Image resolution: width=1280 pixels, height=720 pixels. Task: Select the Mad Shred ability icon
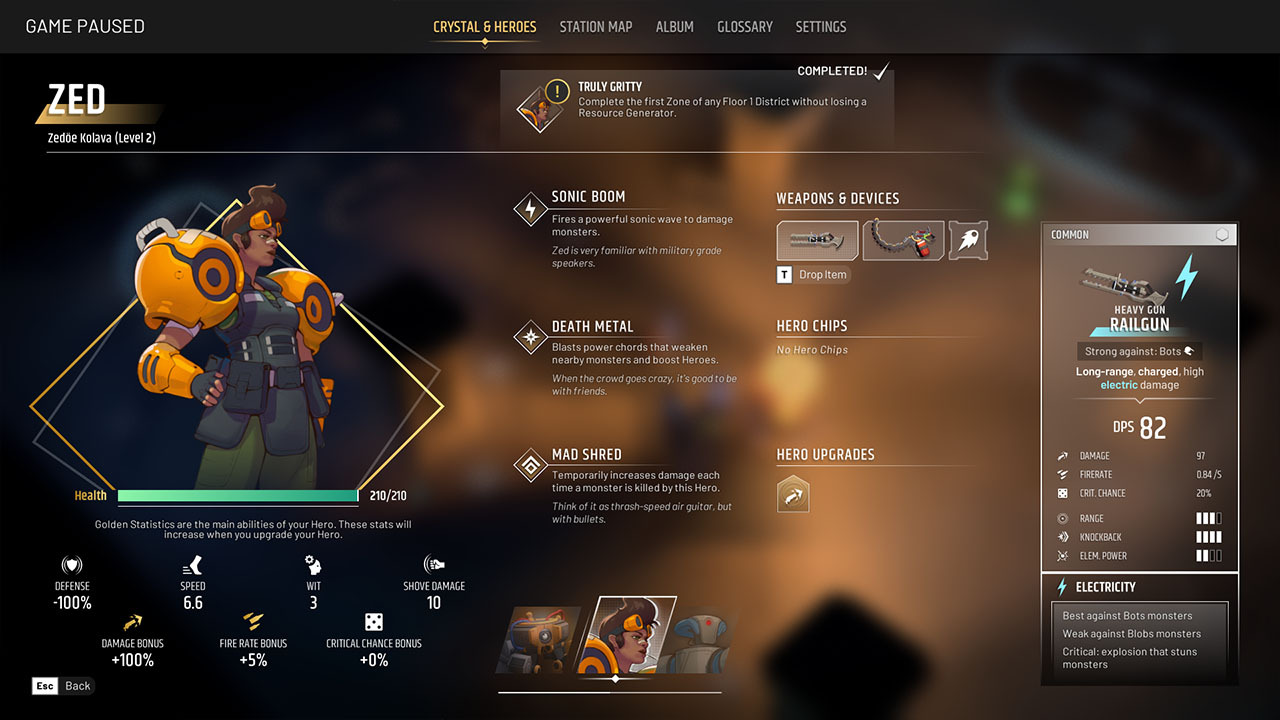(x=530, y=466)
